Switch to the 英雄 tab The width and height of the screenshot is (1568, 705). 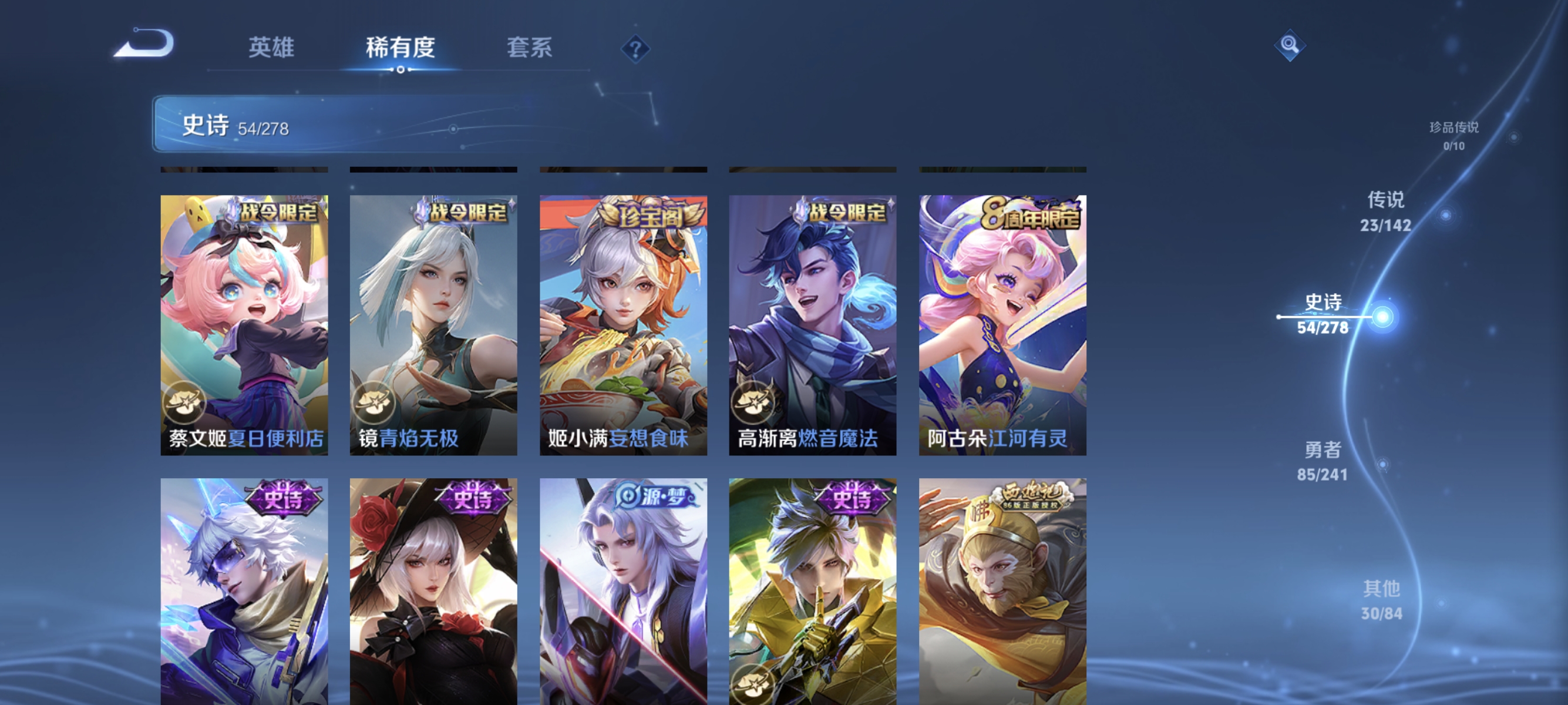[x=272, y=49]
